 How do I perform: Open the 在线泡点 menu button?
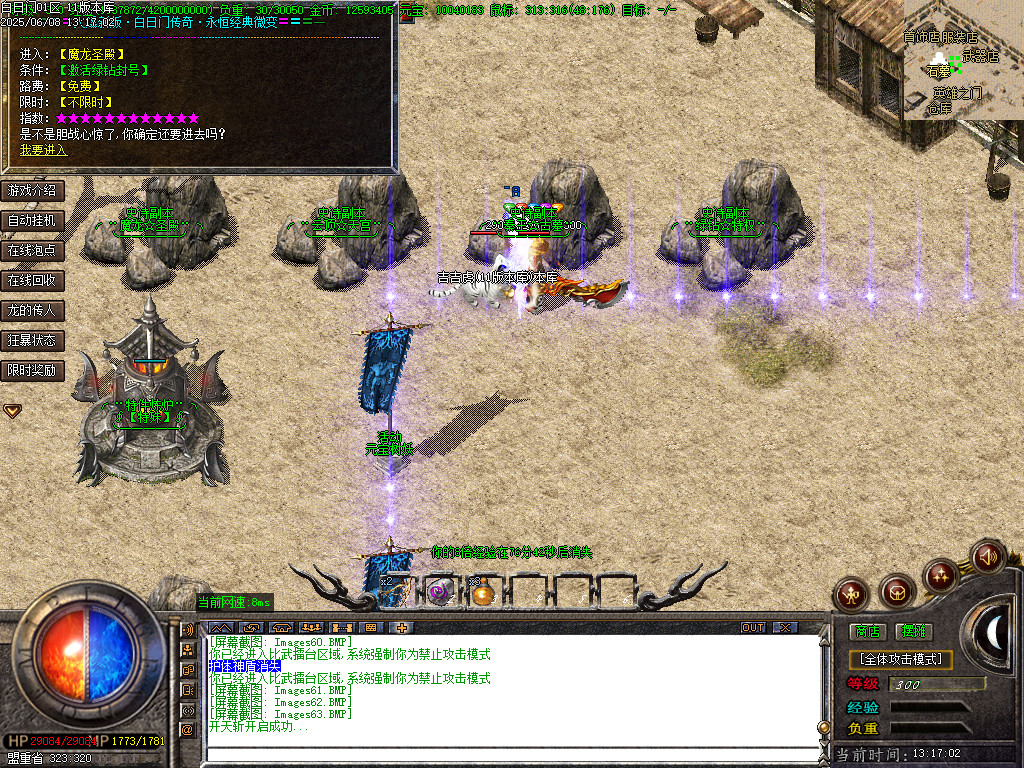click(x=32, y=250)
